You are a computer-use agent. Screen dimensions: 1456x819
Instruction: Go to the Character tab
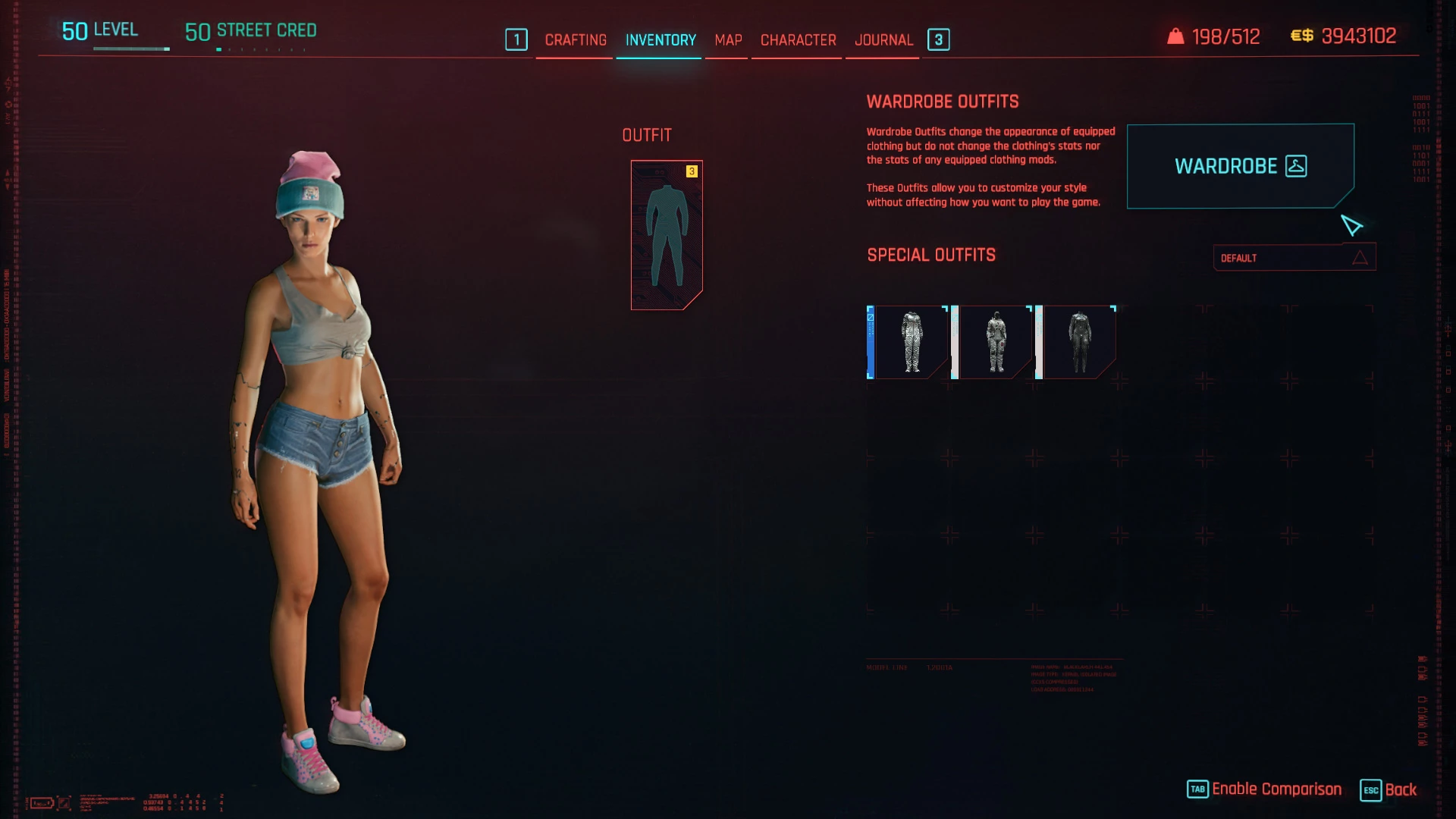coord(798,40)
